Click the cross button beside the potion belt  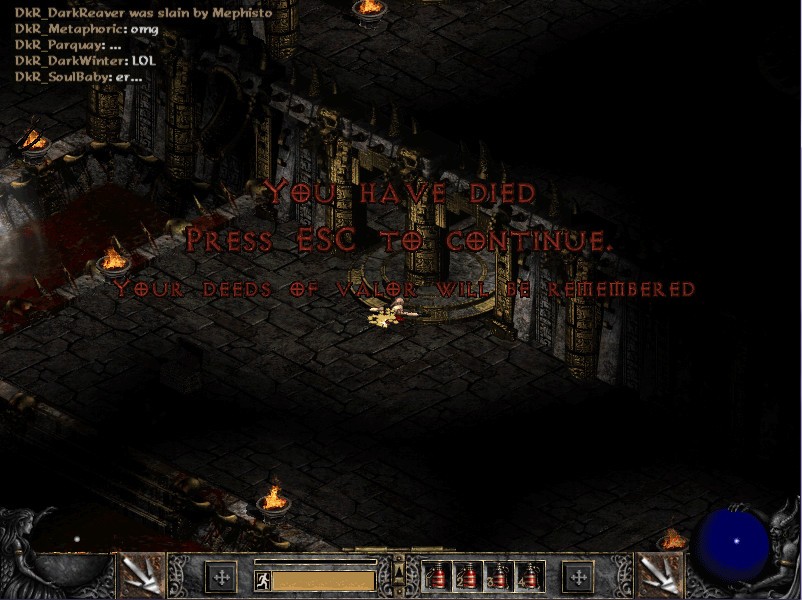[x=578, y=577]
